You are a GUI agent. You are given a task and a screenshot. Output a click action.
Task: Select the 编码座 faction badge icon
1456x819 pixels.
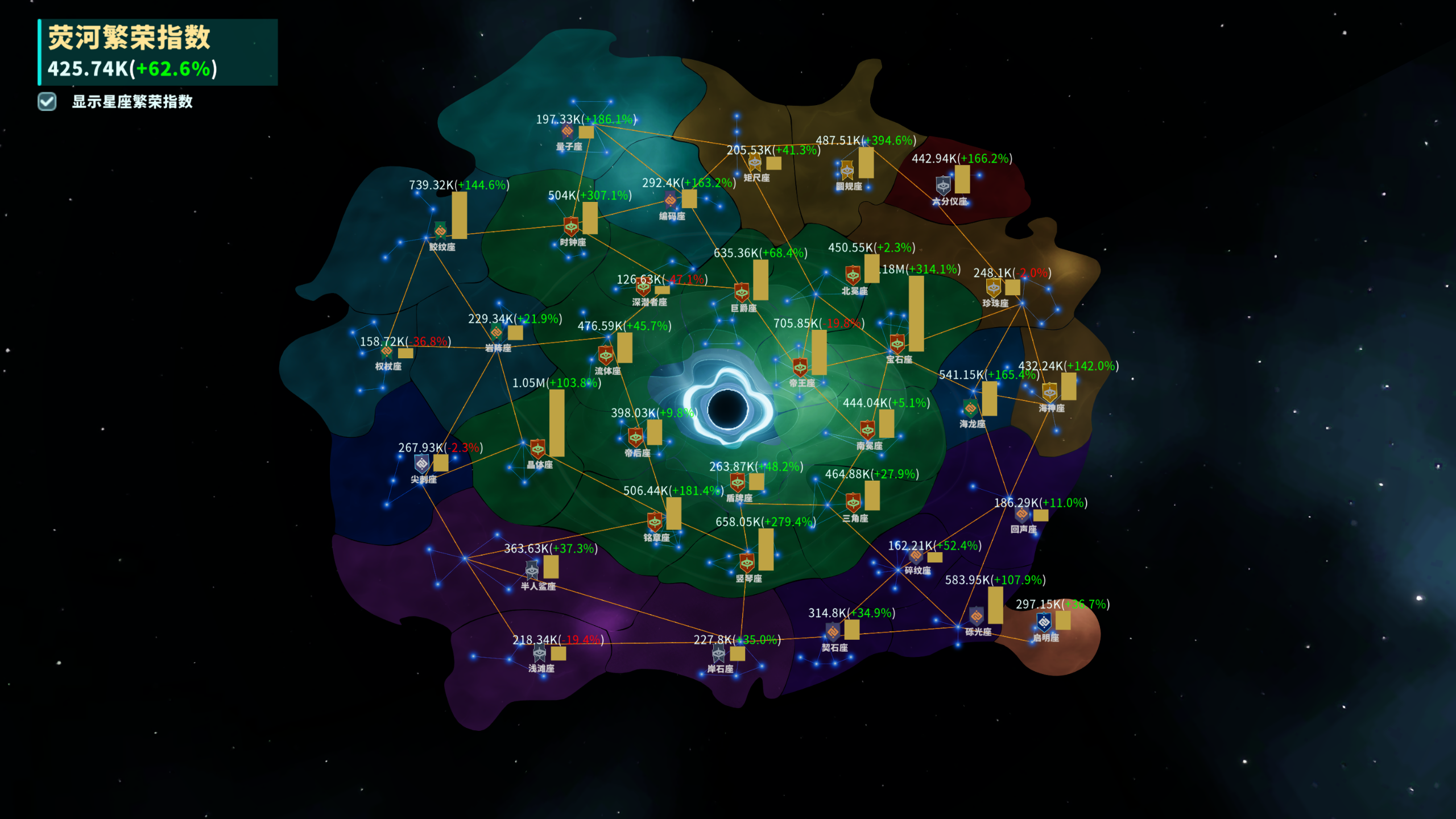click(671, 201)
